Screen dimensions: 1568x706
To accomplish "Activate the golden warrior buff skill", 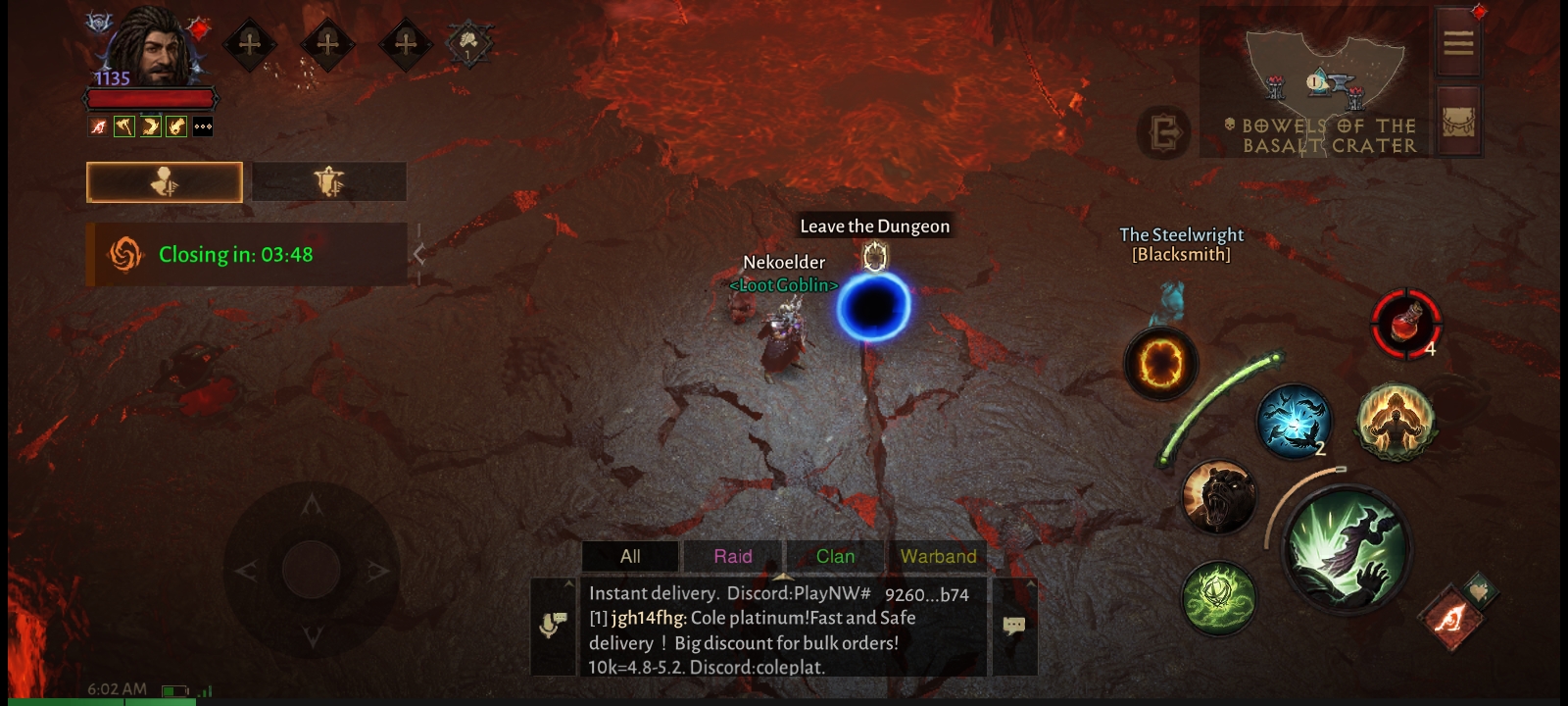I will point(1396,422).
